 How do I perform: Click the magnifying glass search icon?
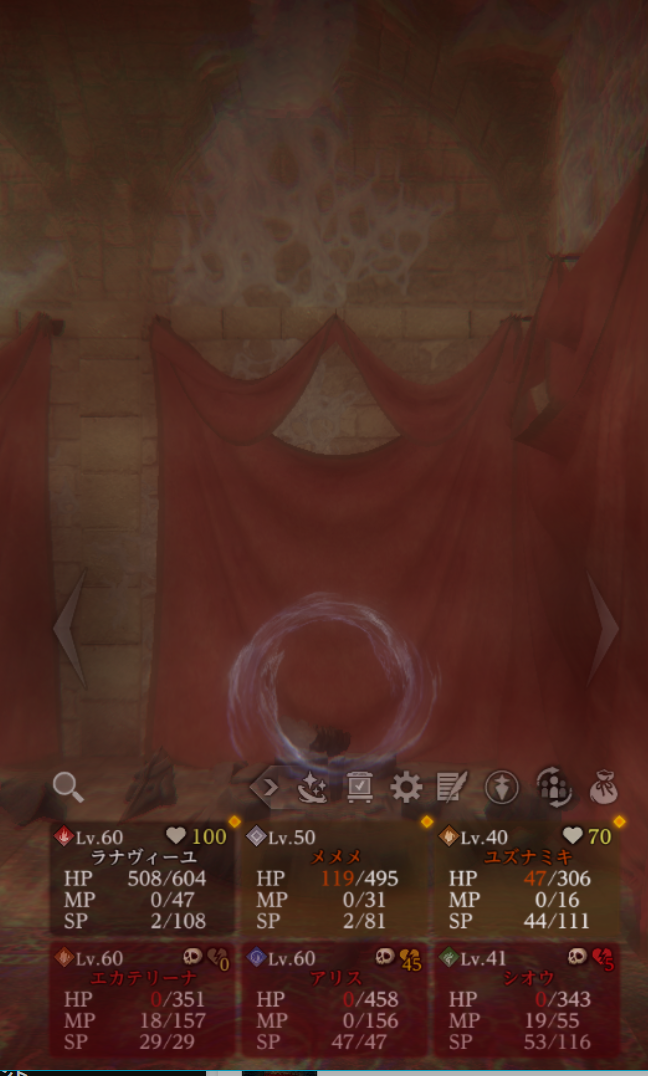pyautogui.click(x=68, y=787)
